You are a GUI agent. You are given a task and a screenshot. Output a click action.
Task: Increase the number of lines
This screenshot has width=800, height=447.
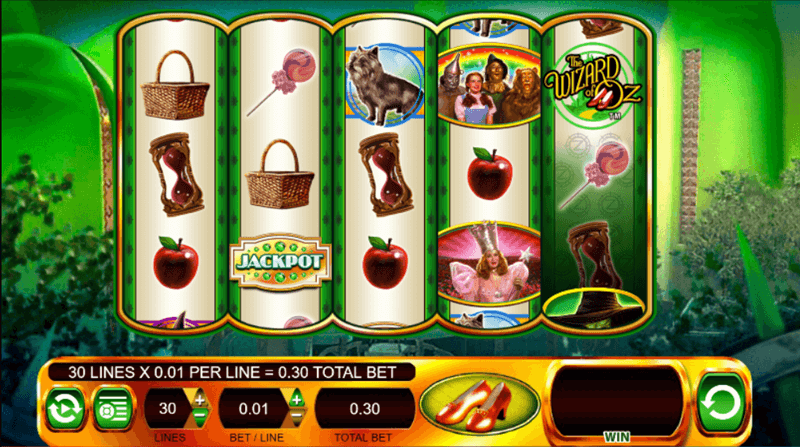tap(200, 400)
